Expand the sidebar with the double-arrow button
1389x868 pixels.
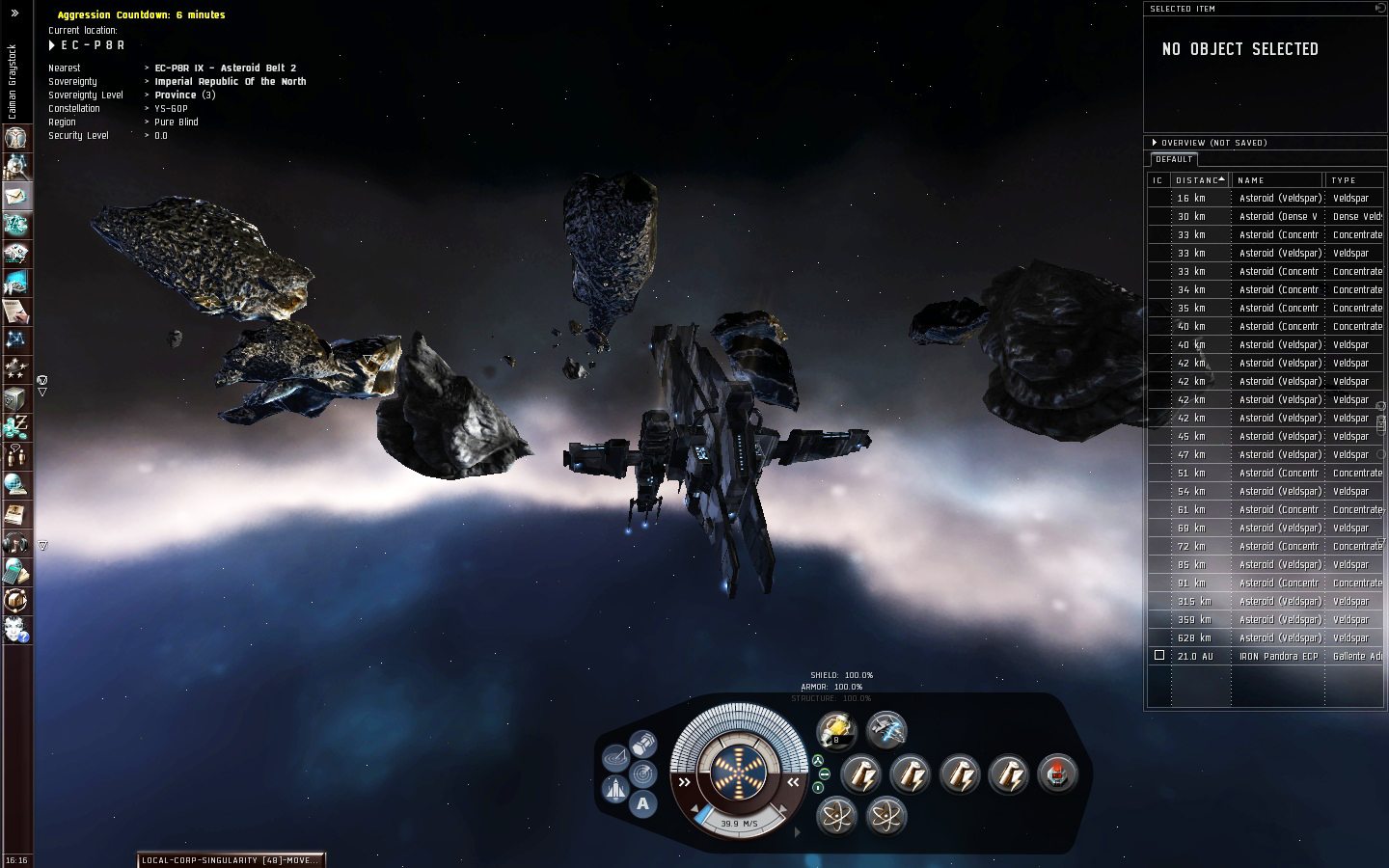coord(14,14)
